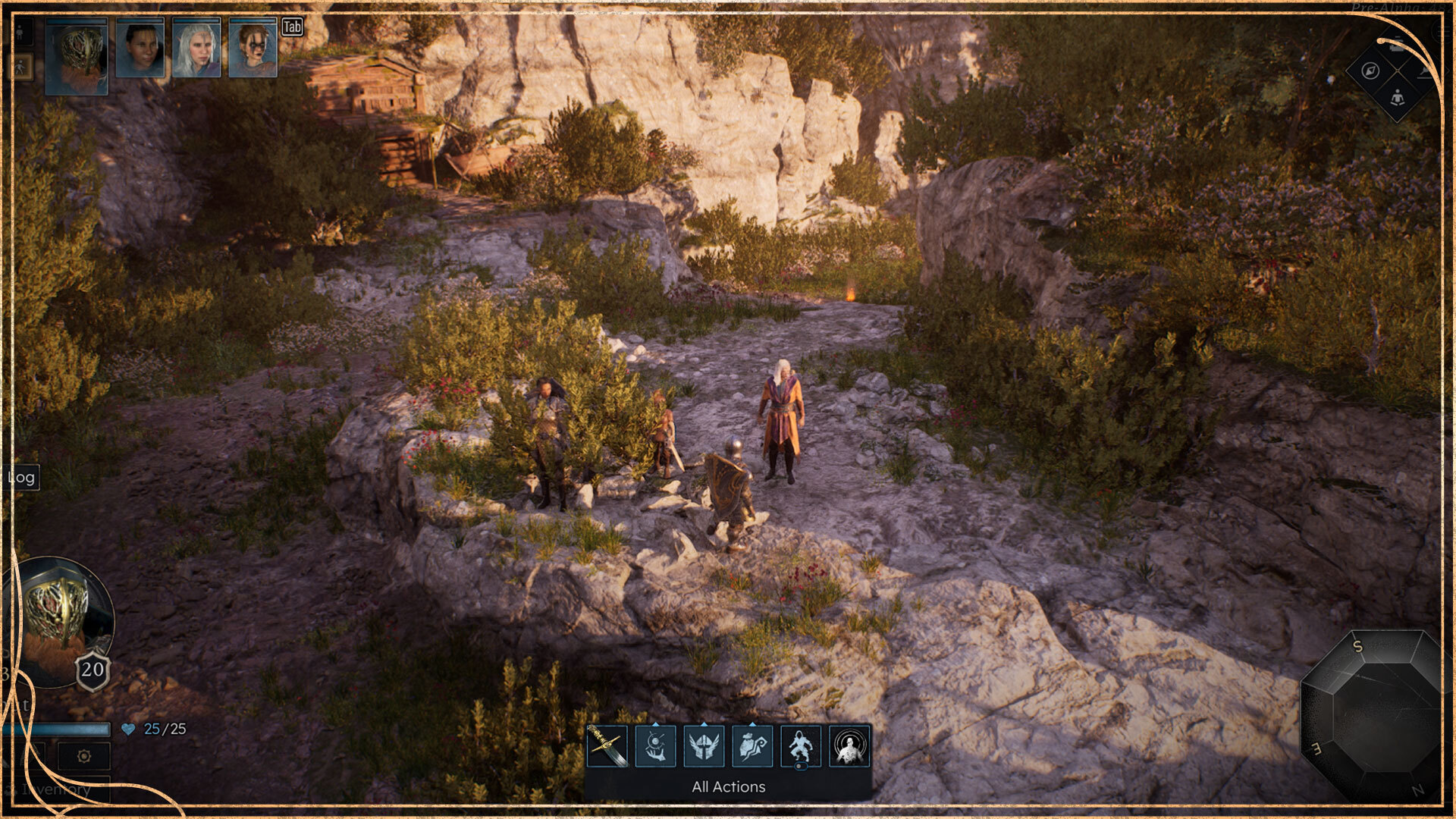Activate the glowing figure aura ability
This screenshot has width=1456, height=819.
(849, 746)
